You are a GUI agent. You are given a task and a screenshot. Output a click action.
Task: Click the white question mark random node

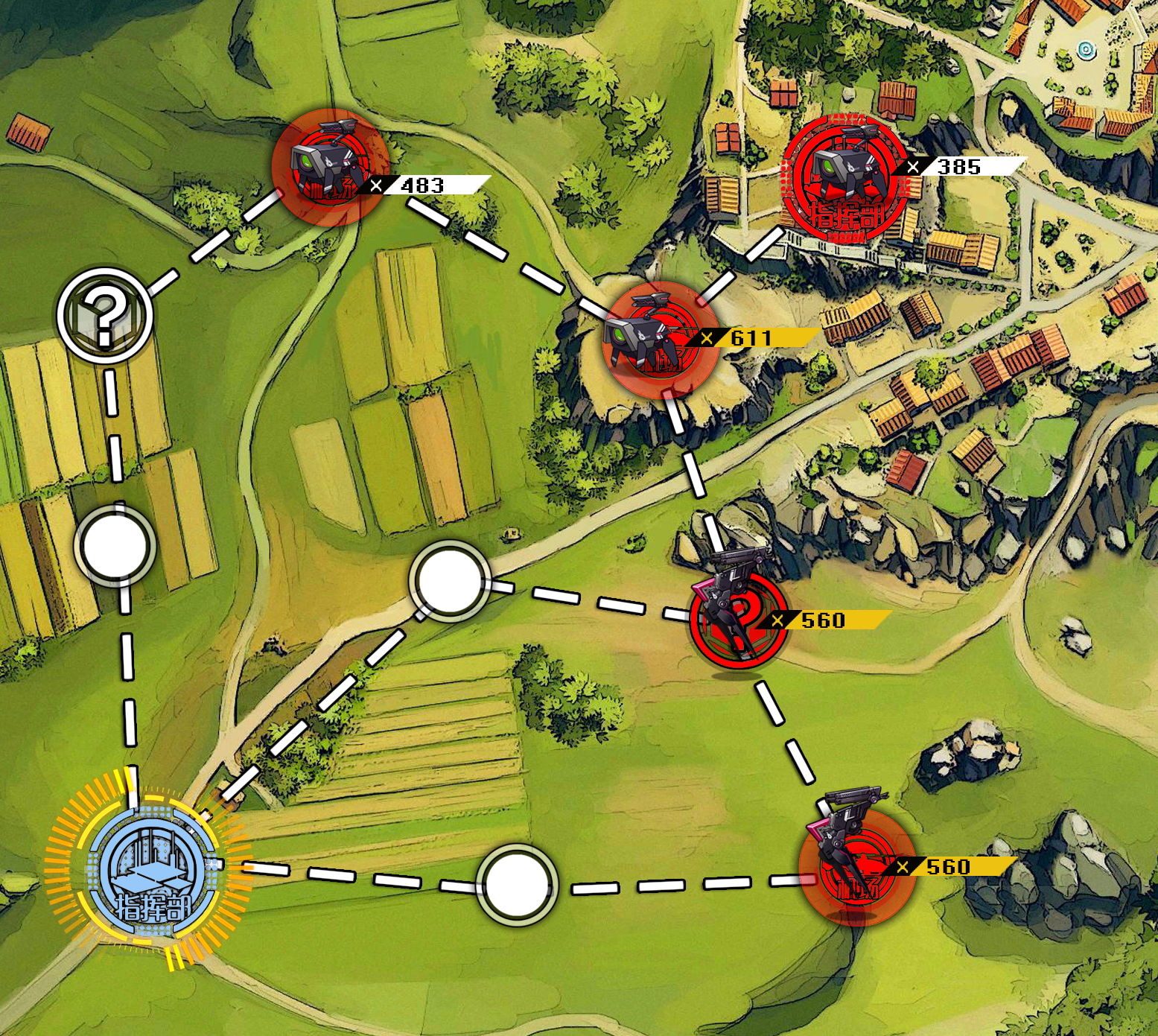point(105,314)
